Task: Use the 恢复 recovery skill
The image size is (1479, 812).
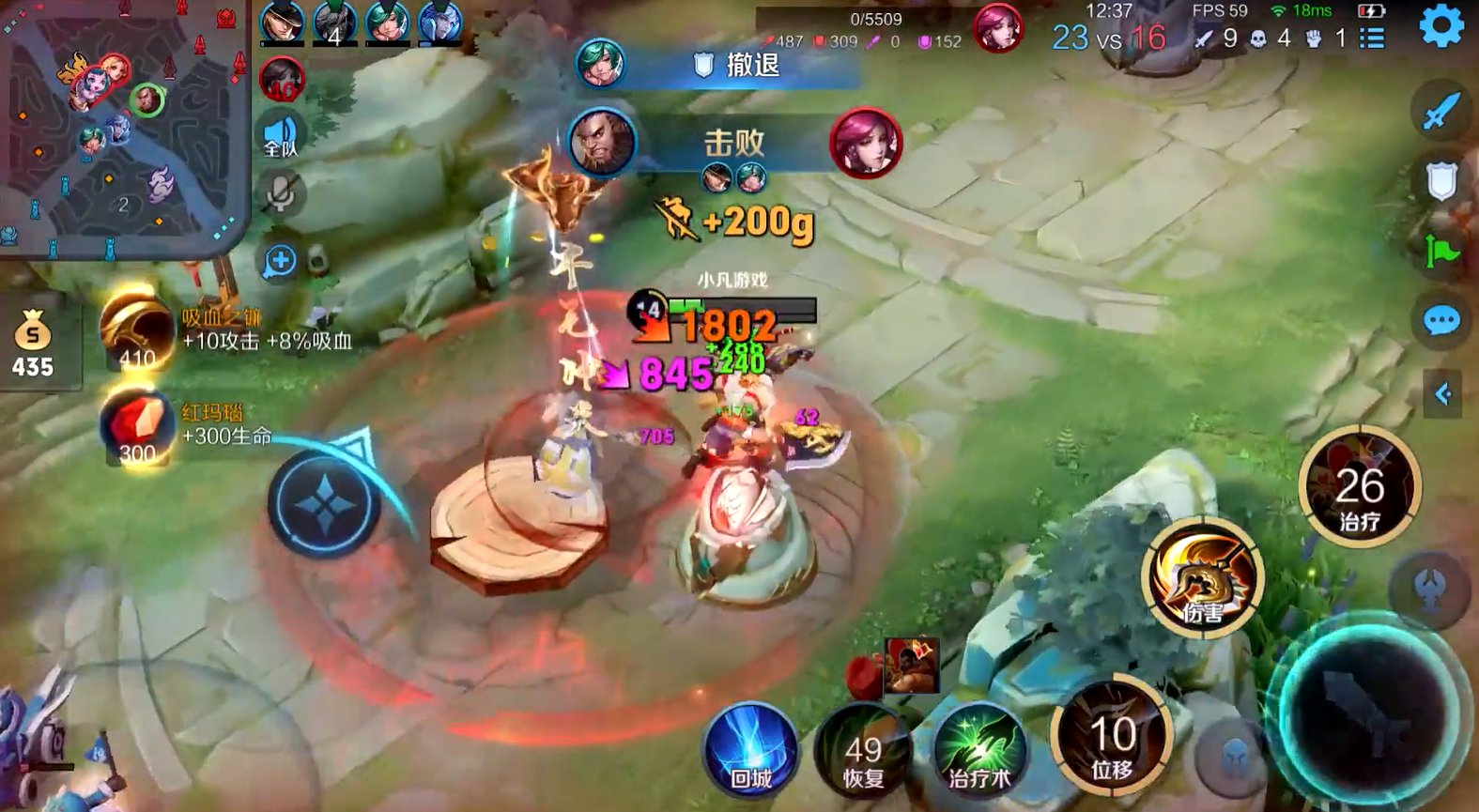Action: 863,753
